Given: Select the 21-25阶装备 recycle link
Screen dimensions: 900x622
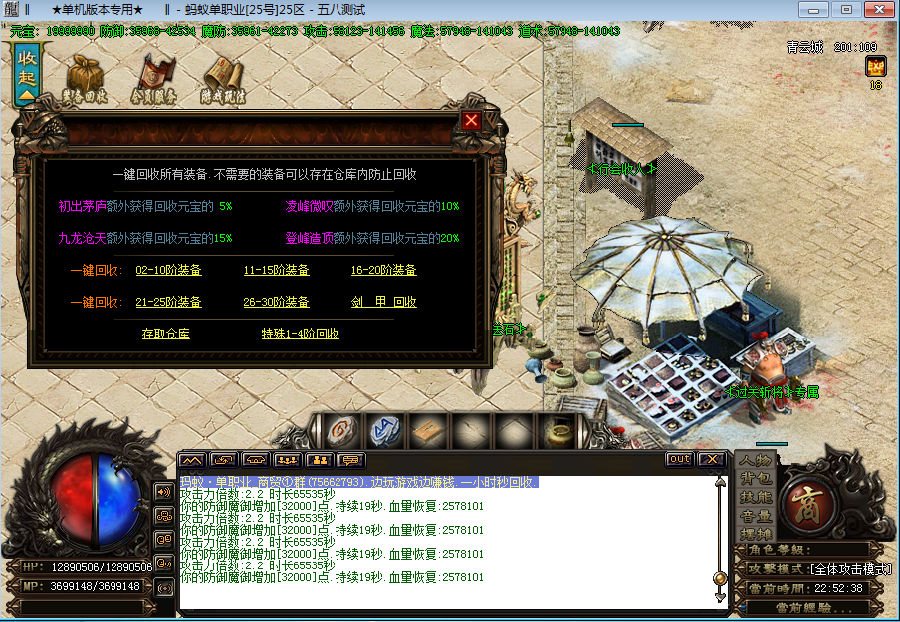Looking at the screenshot, I should pyautogui.click(x=168, y=302).
